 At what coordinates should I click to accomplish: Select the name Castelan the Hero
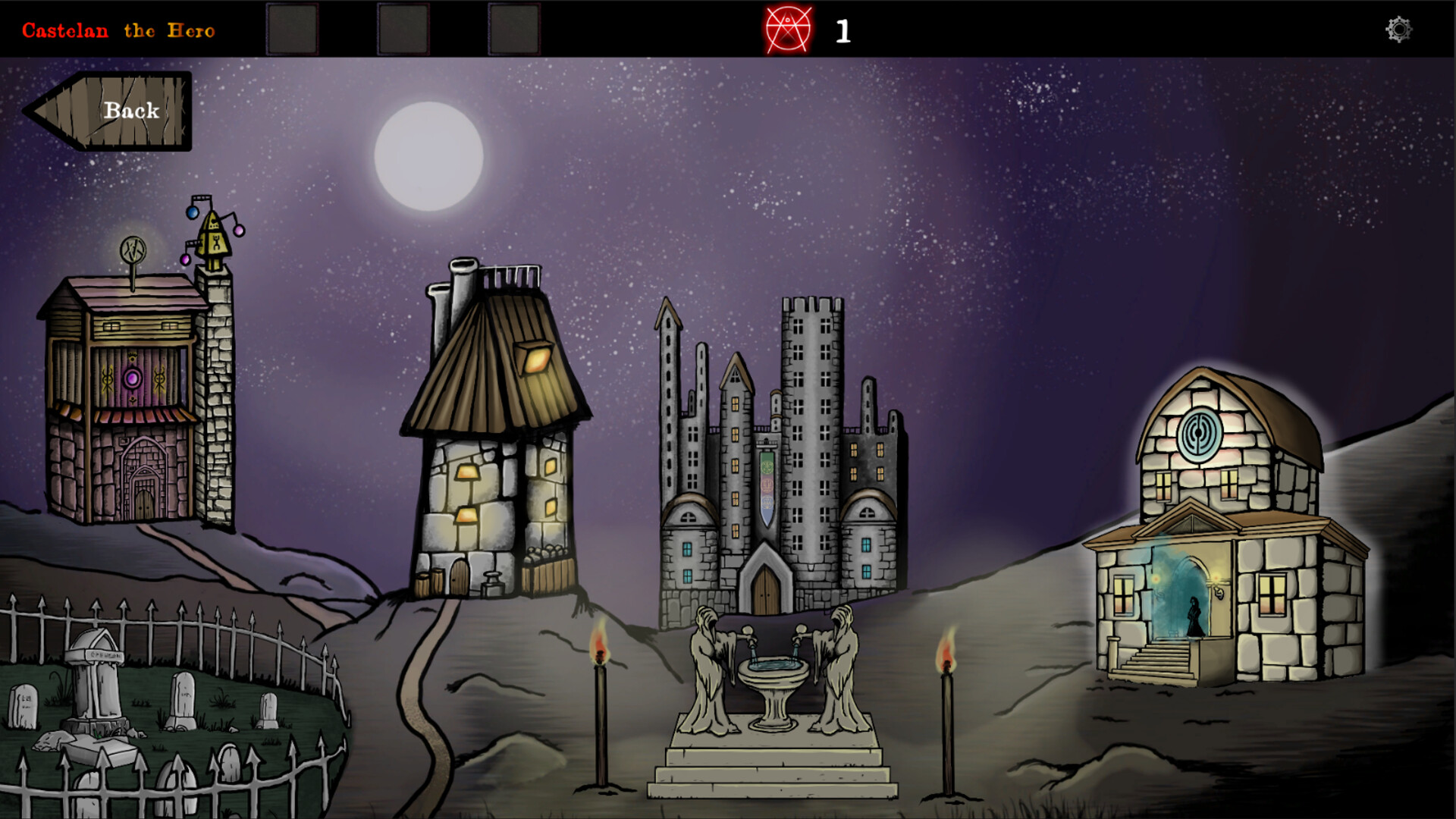pyautogui.click(x=118, y=31)
